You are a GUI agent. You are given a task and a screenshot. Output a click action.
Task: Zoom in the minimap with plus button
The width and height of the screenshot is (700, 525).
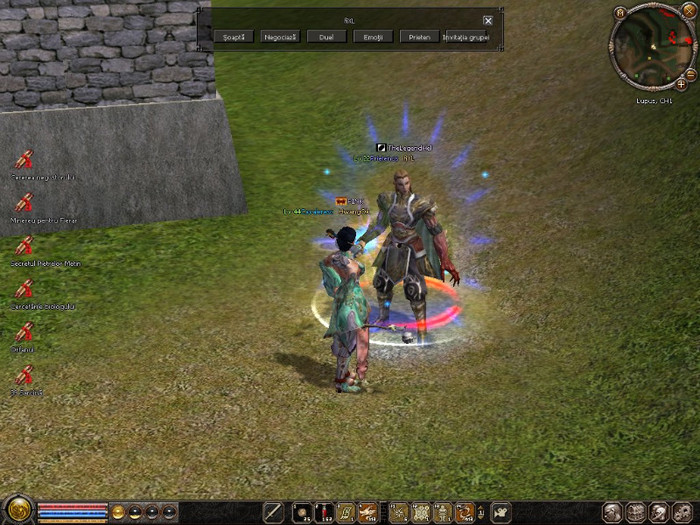click(x=682, y=85)
